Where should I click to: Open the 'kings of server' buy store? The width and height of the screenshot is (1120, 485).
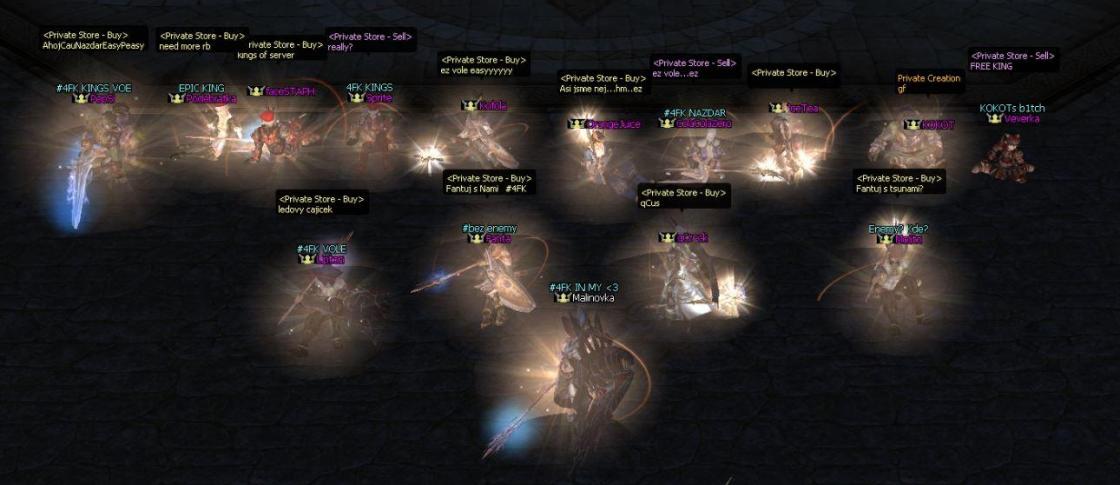click(x=284, y=49)
